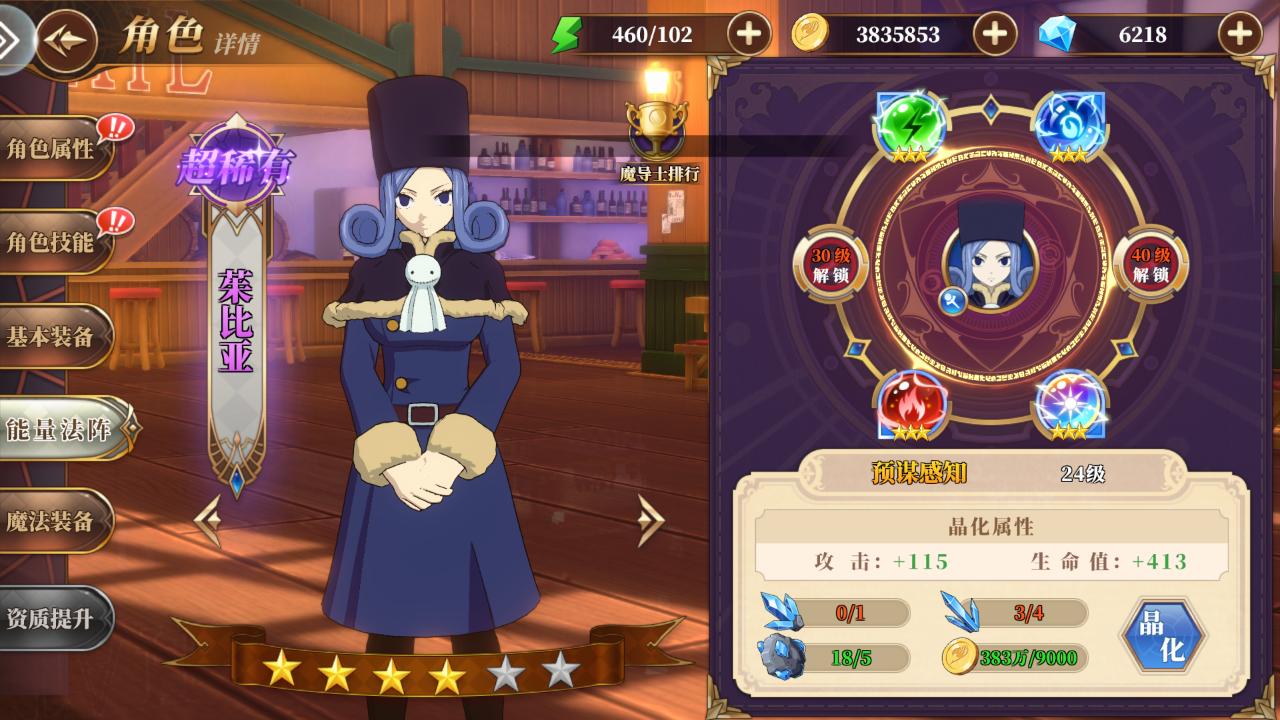Select the green lightning orb
The height and width of the screenshot is (720, 1280).
coord(910,125)
